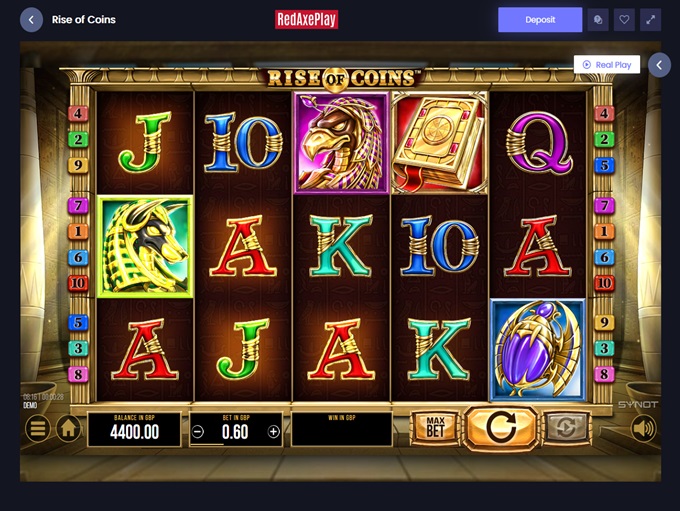
Task: Activate the autoplay button beside spin
Action: [565, 428]
